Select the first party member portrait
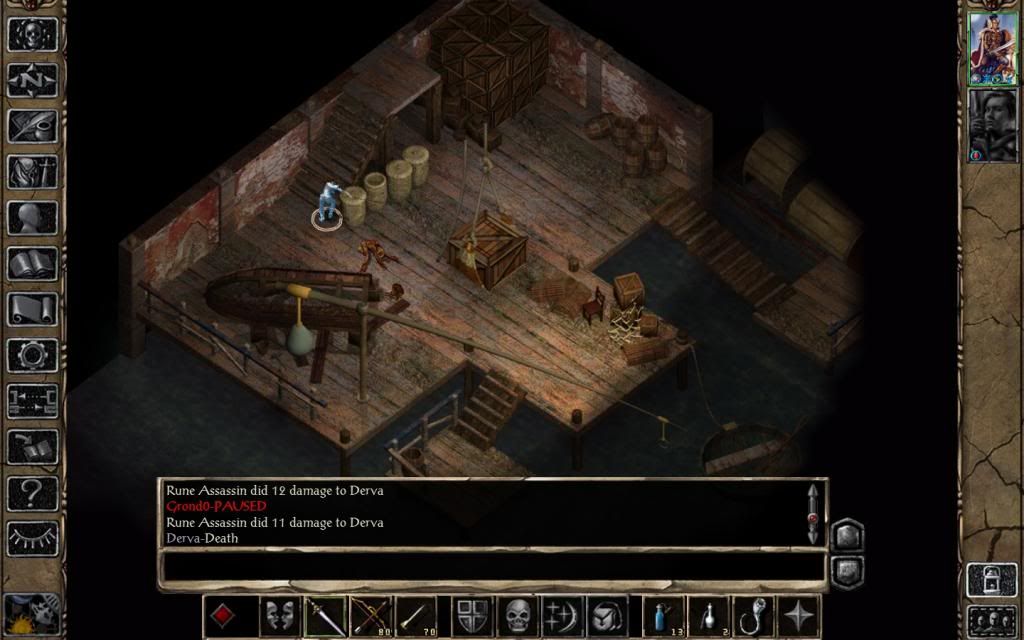The image size is (1024, 640). pos(992,48)
